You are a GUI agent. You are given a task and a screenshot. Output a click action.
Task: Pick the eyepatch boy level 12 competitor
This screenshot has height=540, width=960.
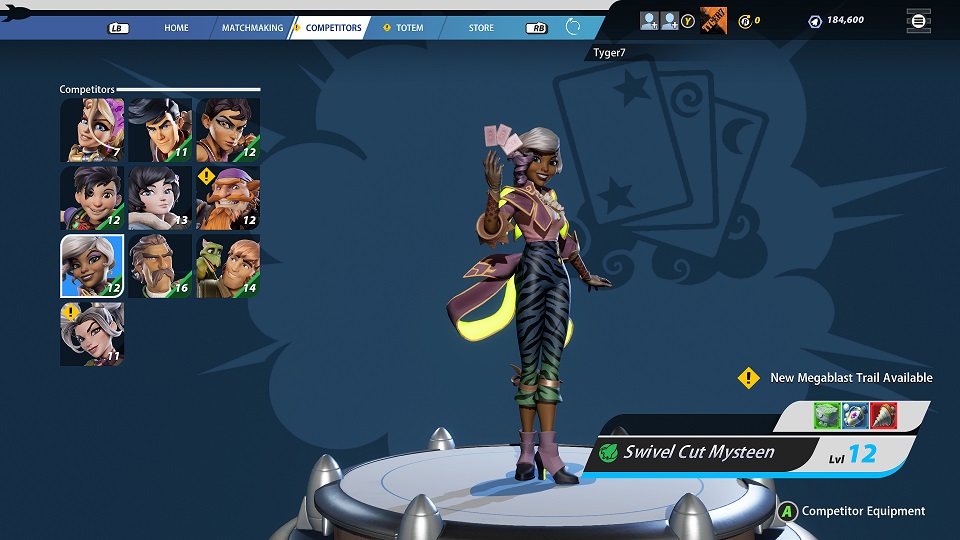[92, 198]
